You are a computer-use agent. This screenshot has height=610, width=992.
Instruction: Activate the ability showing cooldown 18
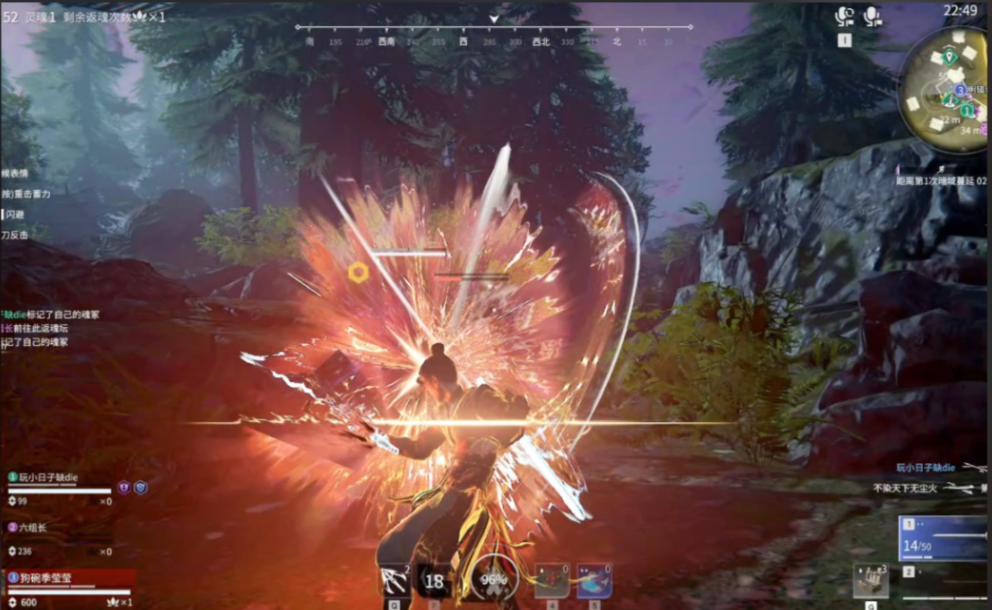434,581
